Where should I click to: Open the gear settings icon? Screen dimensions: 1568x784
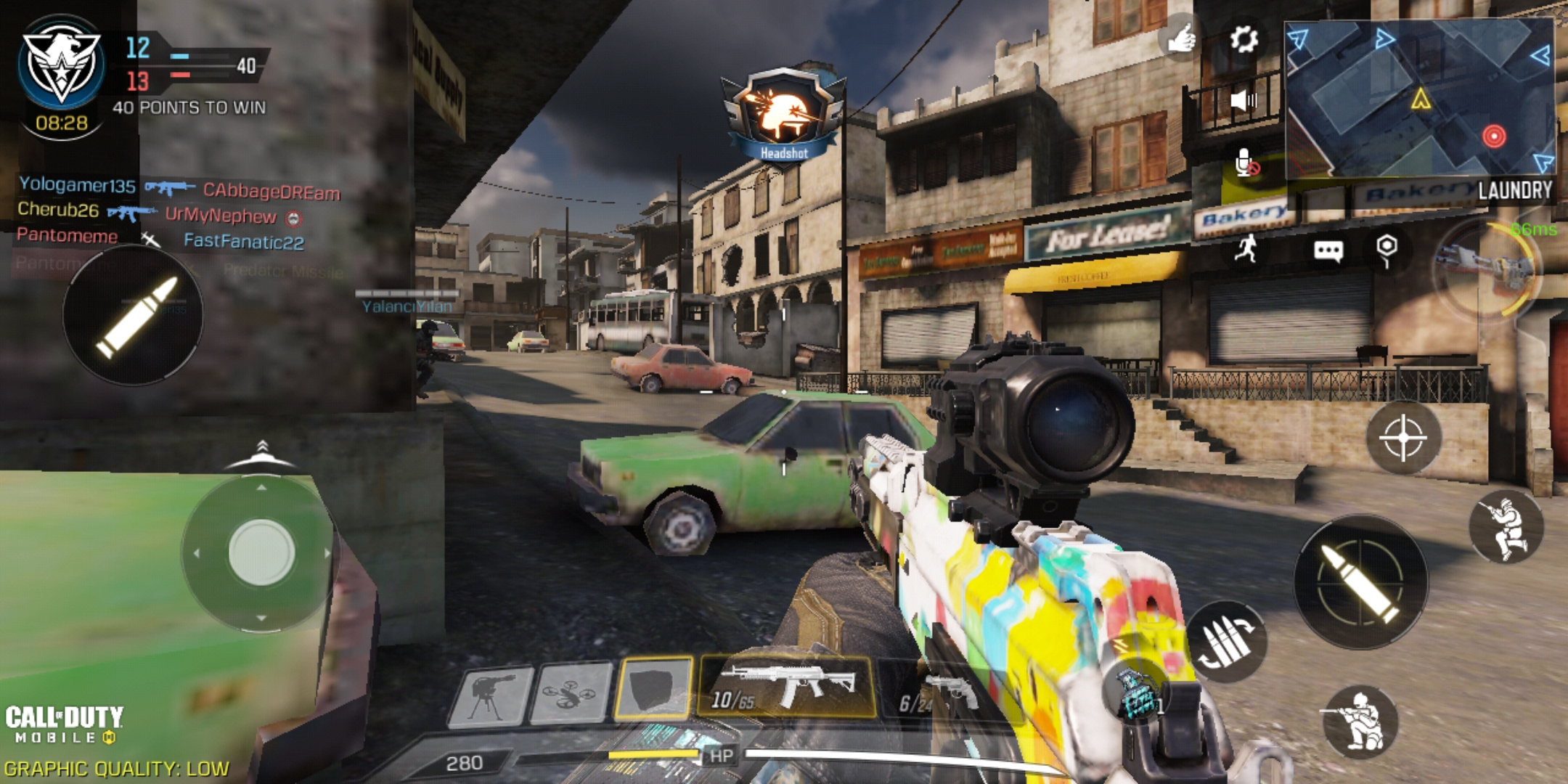tap(1244, 38)
